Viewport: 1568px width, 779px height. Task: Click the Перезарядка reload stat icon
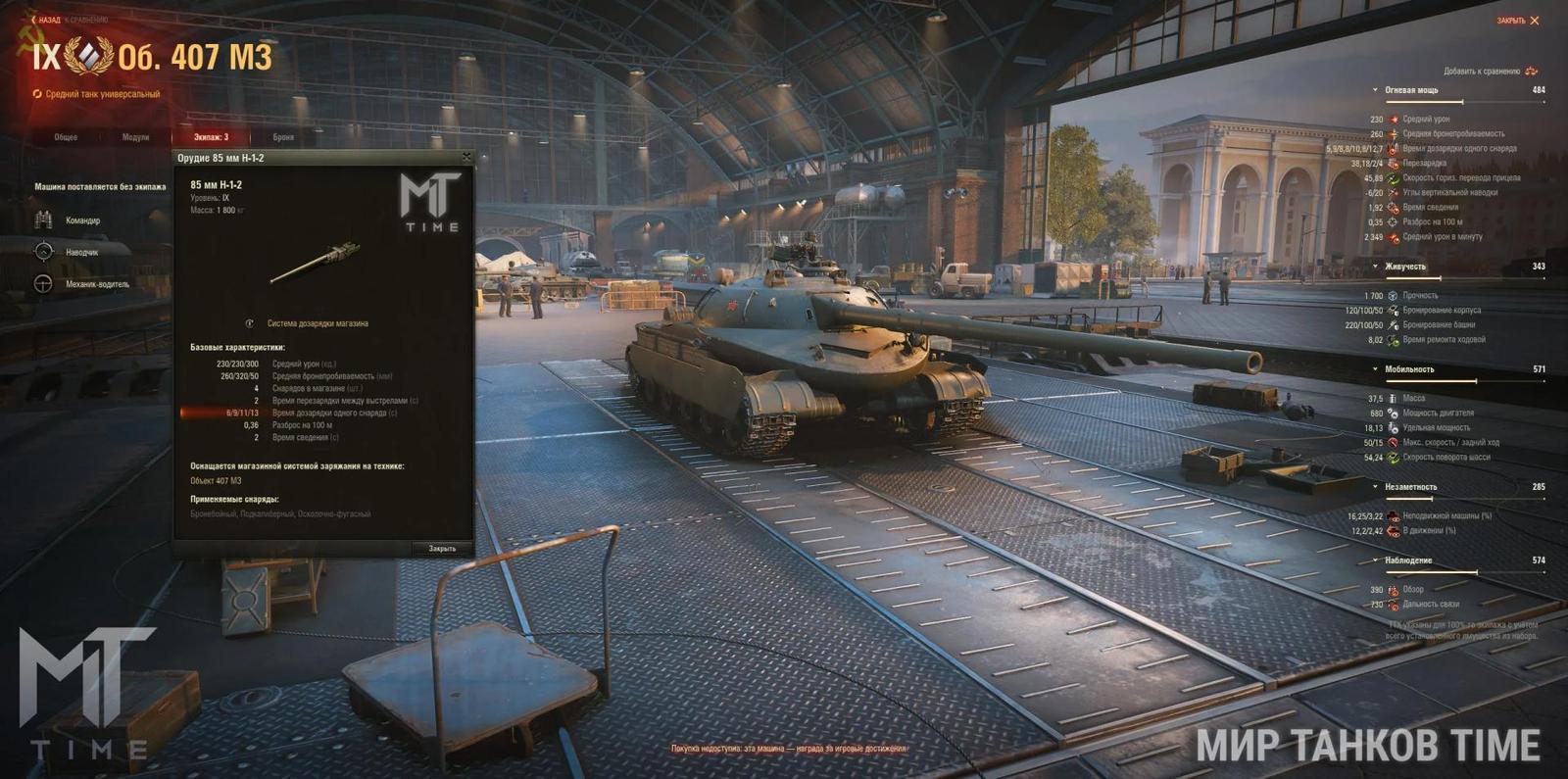1394,162
